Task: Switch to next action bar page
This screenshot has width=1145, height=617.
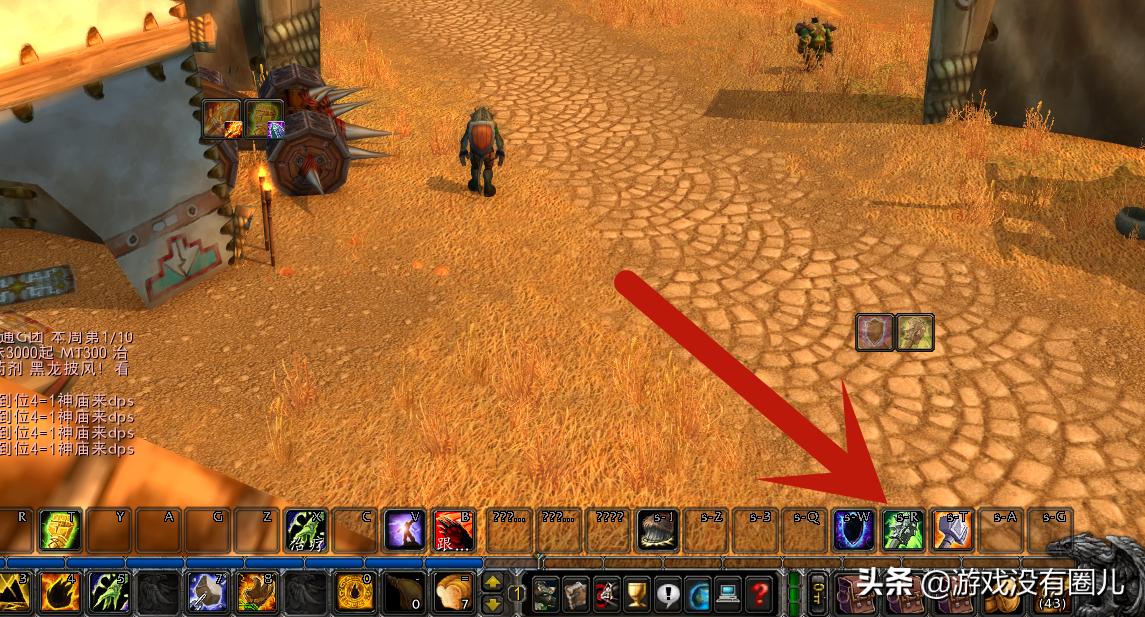Action: pos(494,582)
